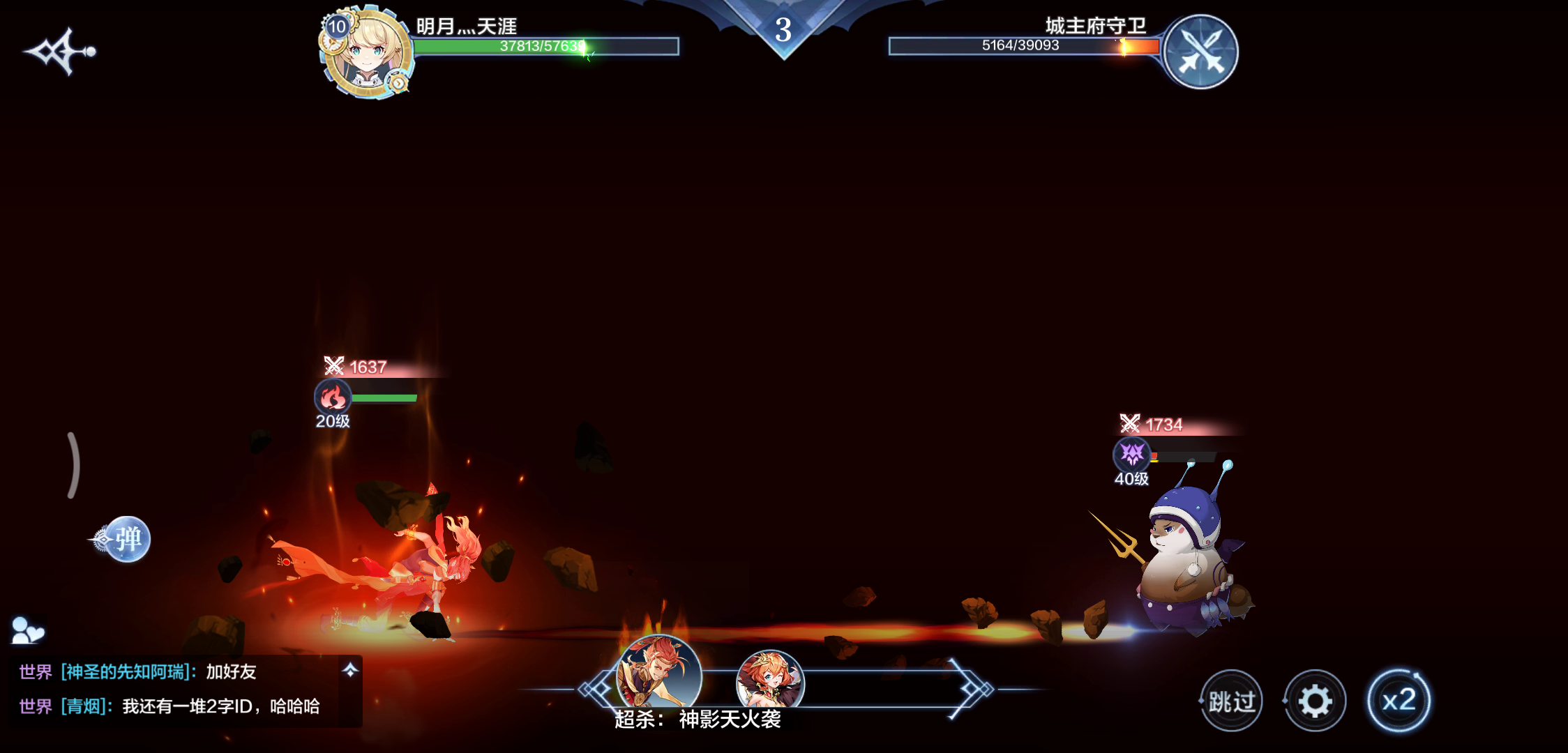This screenshot has width=1568, height=753.
Task: Click the top-left compass star icon
Action: click(x=60, y=51)
